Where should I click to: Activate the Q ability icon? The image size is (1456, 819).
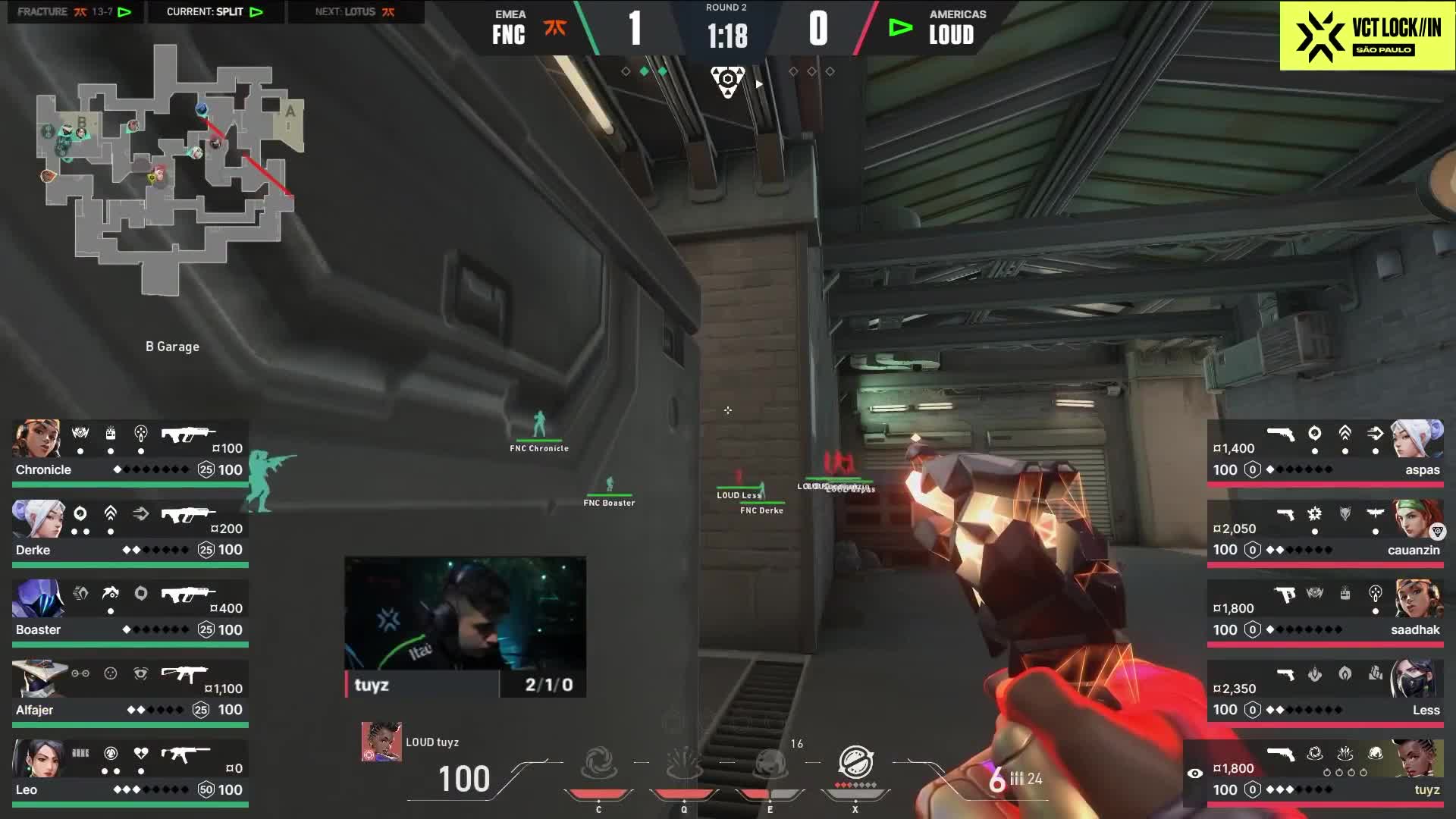tap(684, 764)
